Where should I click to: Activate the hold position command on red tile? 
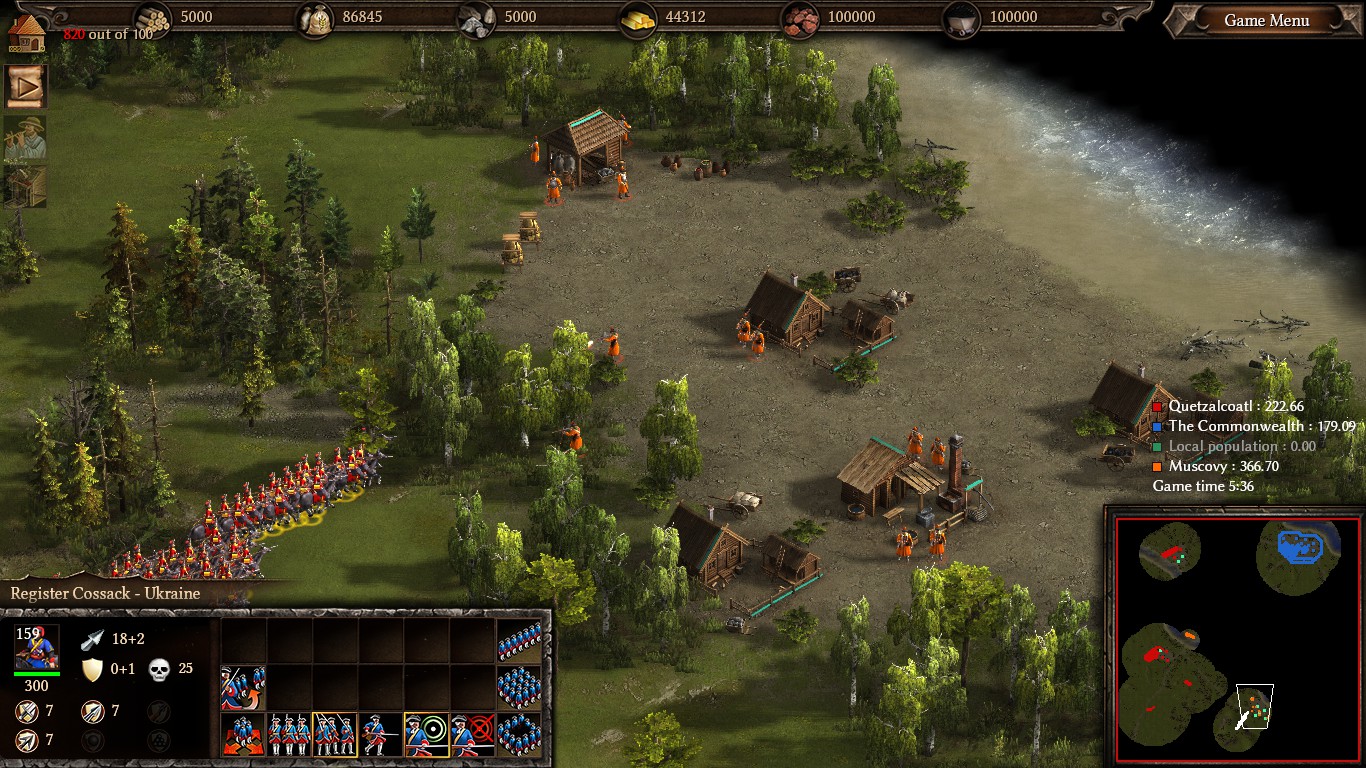point(243,734)
